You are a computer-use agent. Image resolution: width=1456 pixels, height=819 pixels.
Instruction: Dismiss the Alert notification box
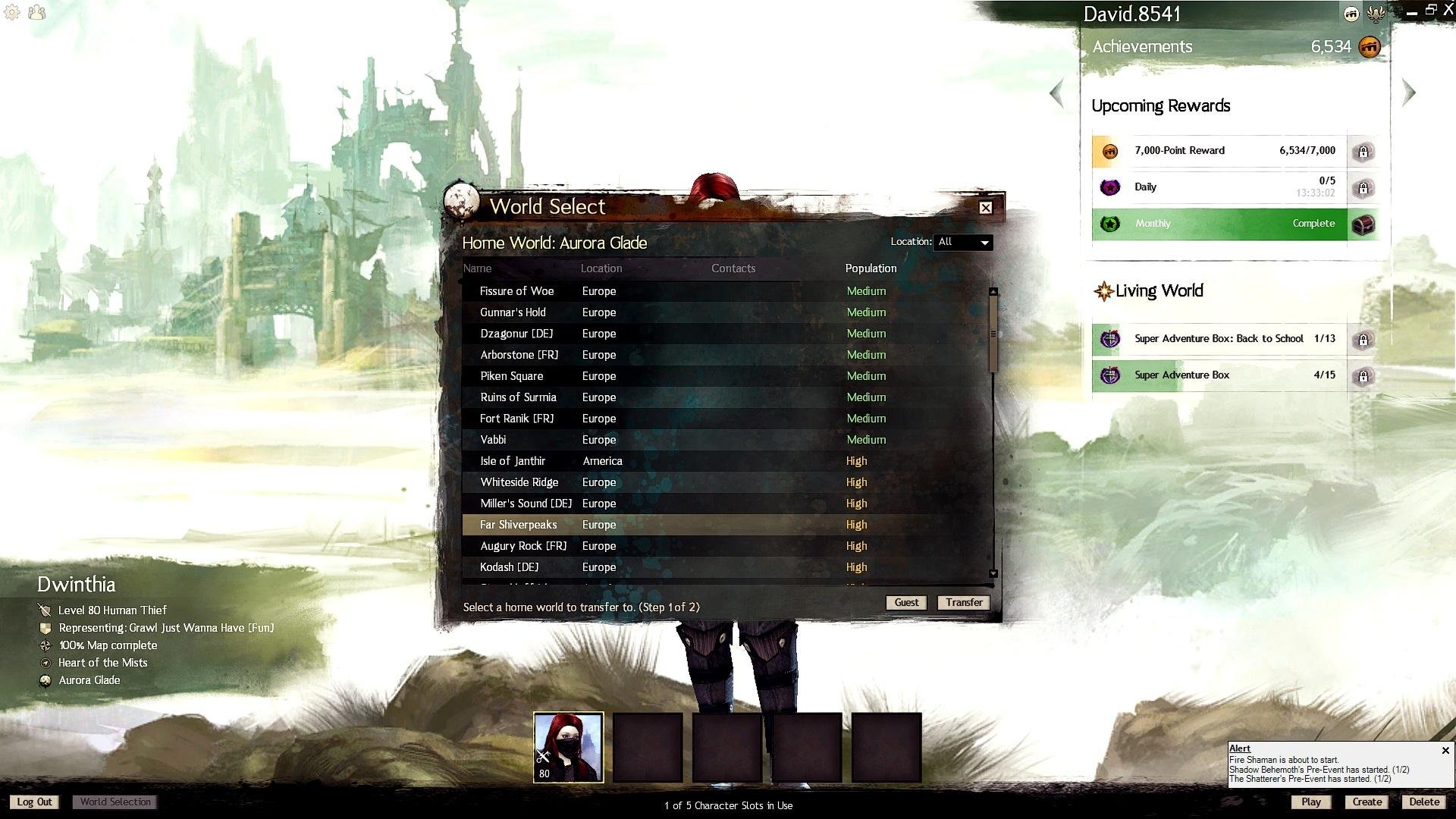(1445, 751)
